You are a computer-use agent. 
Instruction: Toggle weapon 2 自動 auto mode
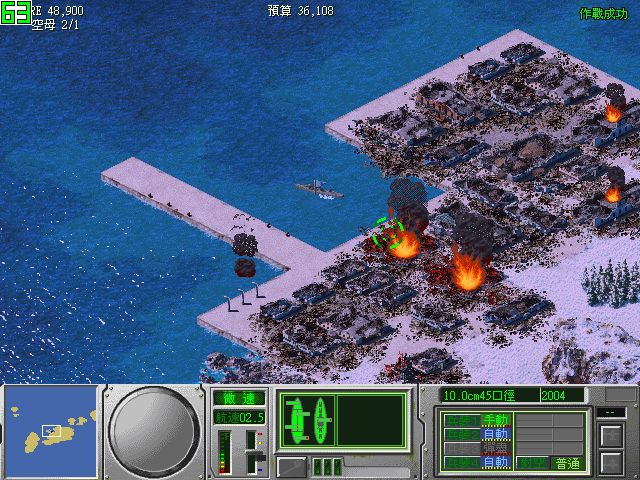pyautogui.click(x=495, y=434)
